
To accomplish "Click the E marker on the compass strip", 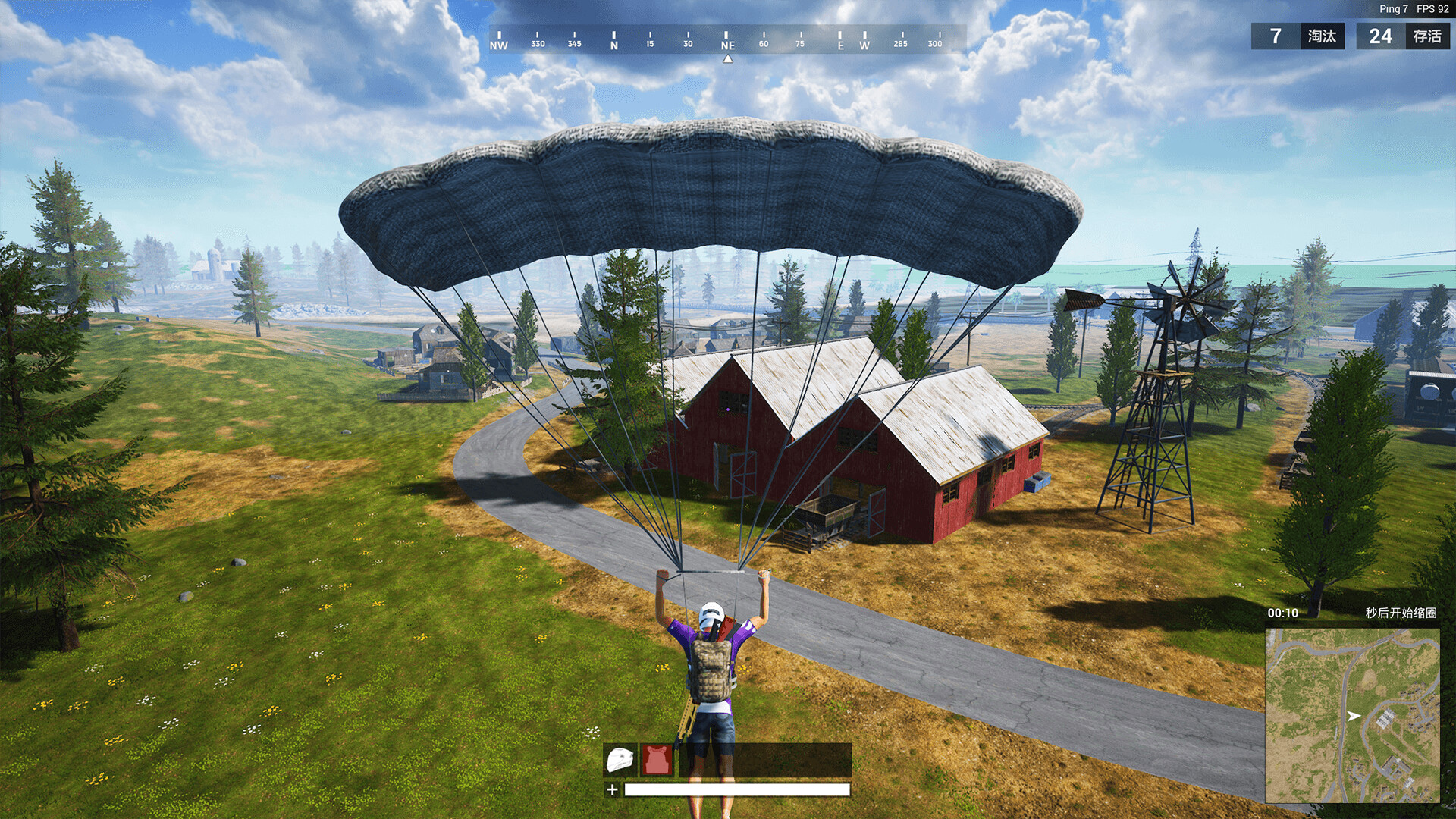I will [840, 45].
